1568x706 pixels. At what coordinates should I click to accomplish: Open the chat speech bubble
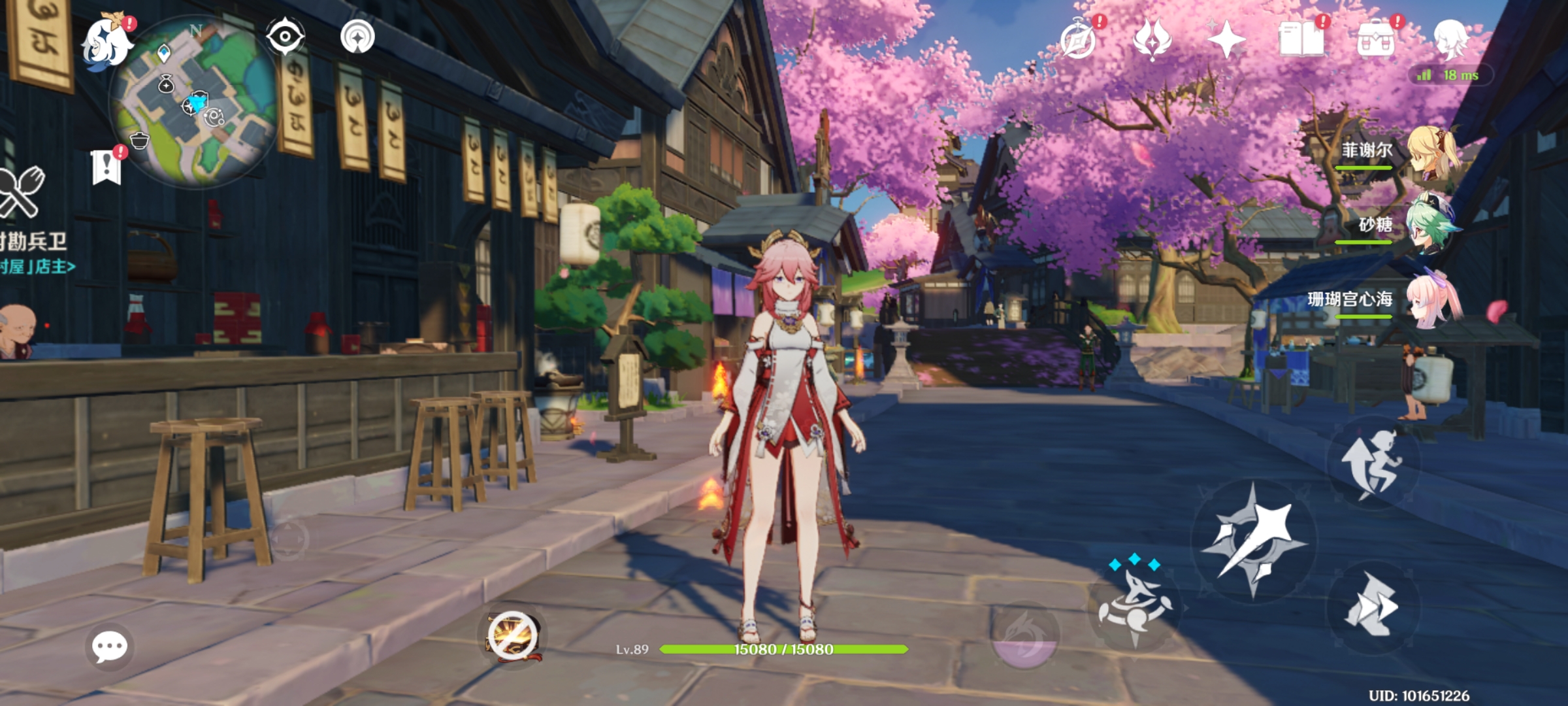[x=109, y=647]
